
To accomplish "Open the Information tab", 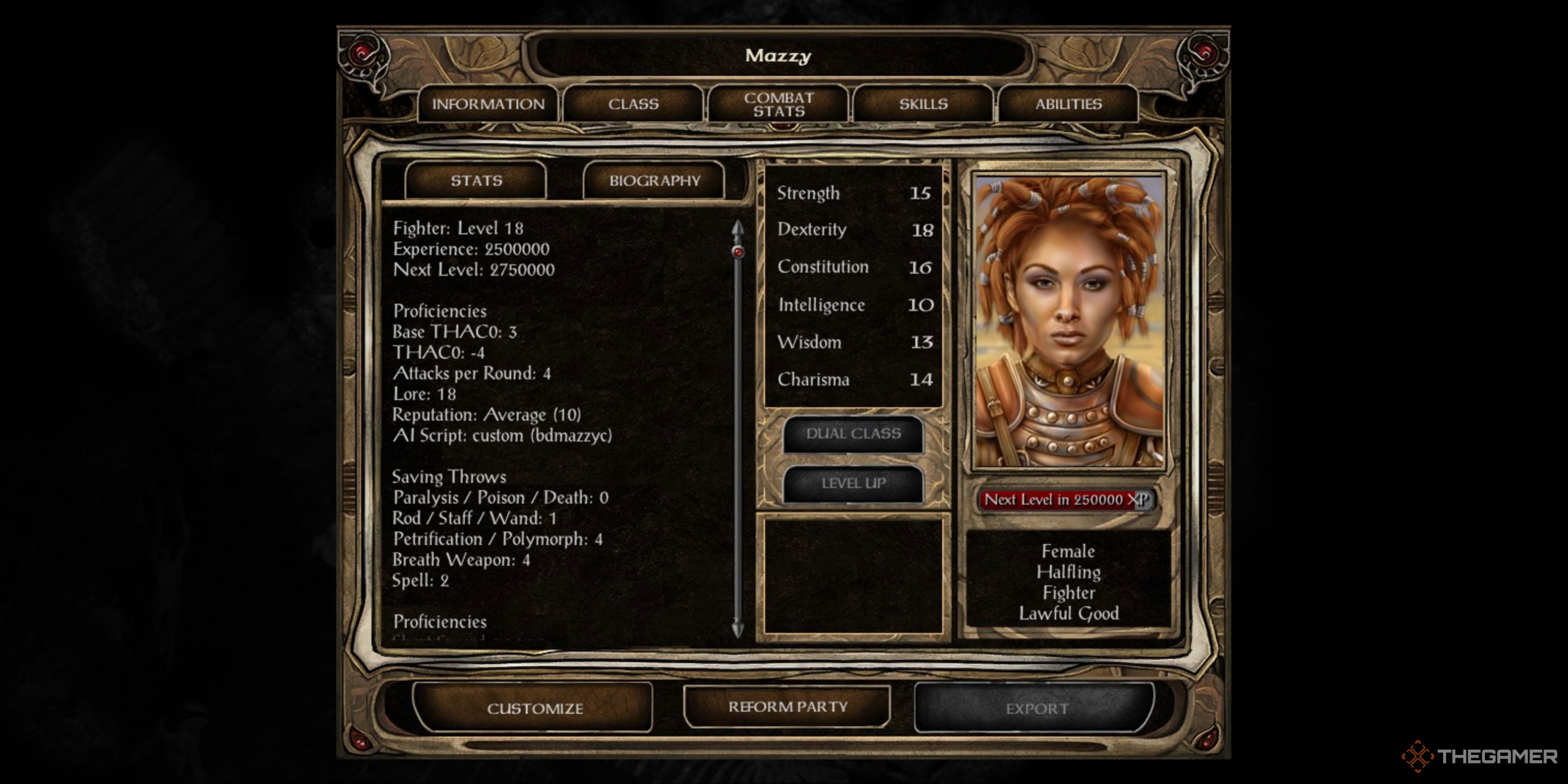I will tap(488, 104).
